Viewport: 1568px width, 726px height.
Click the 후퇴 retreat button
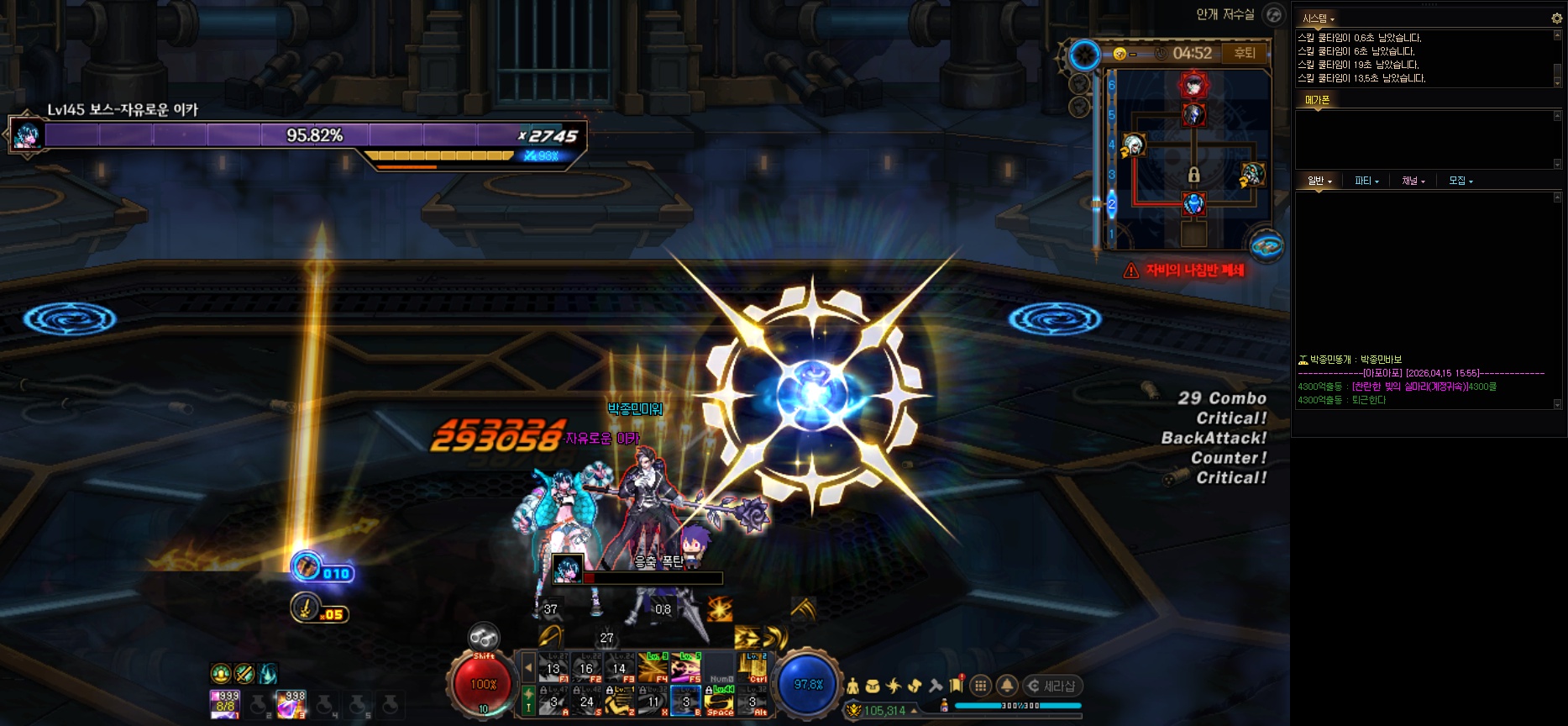click(1244, 53)
